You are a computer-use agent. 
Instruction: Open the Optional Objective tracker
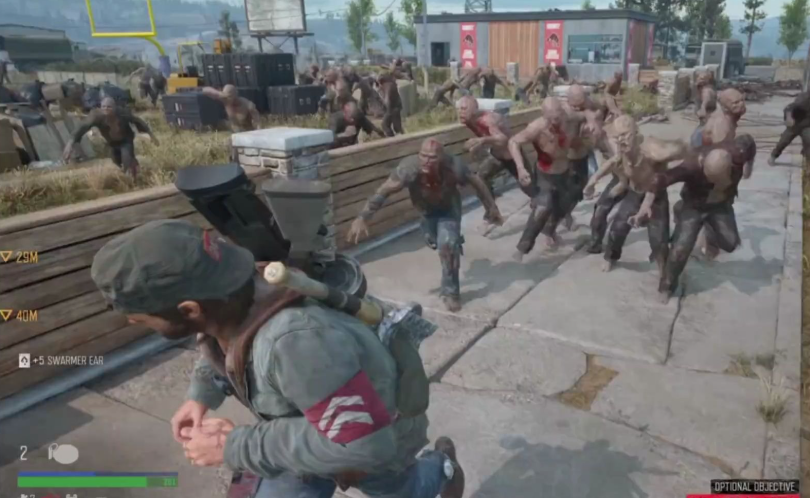(x=754, y=486)
